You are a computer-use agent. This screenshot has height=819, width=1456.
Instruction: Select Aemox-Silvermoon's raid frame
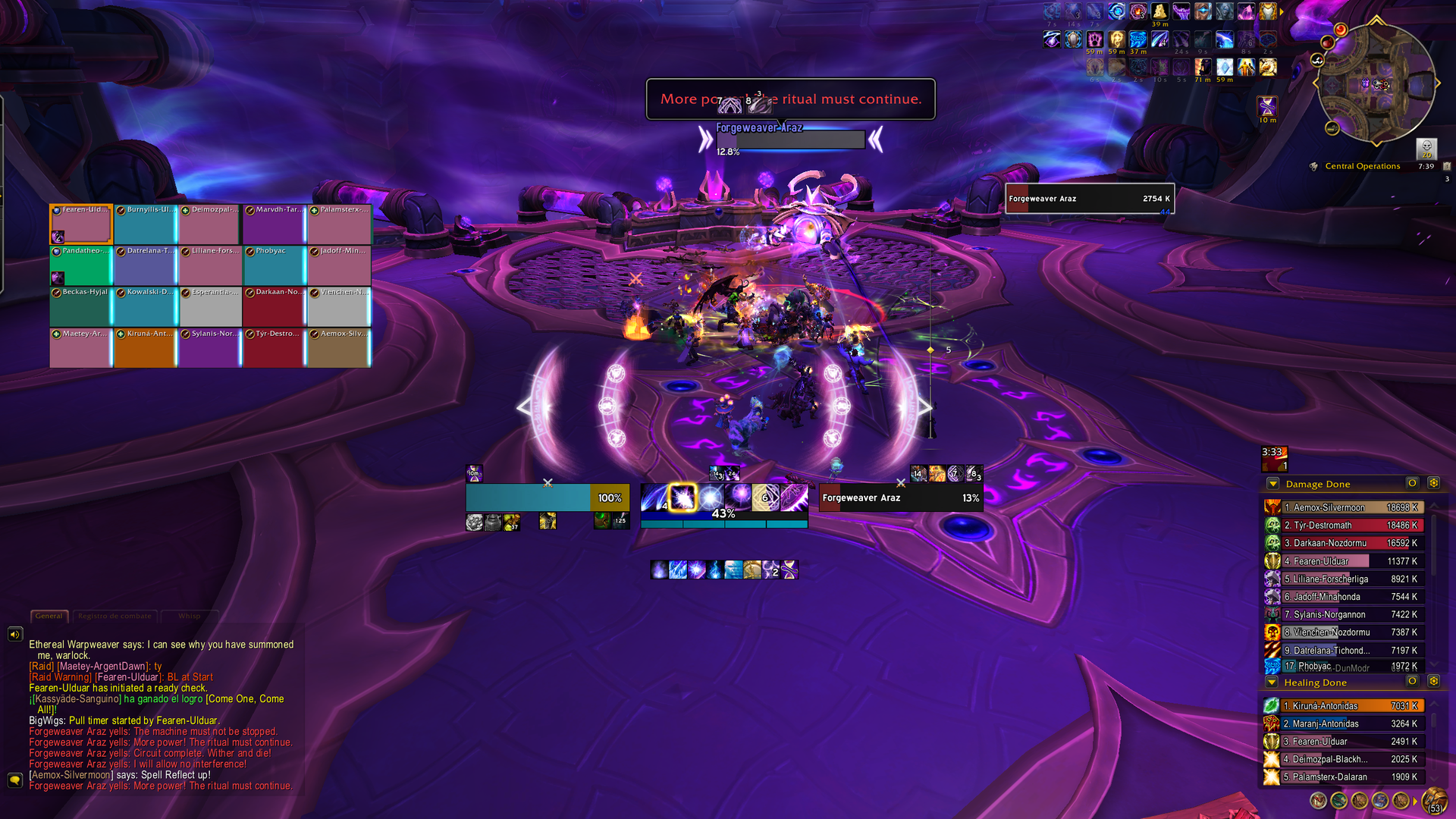[x=339, y=348]
